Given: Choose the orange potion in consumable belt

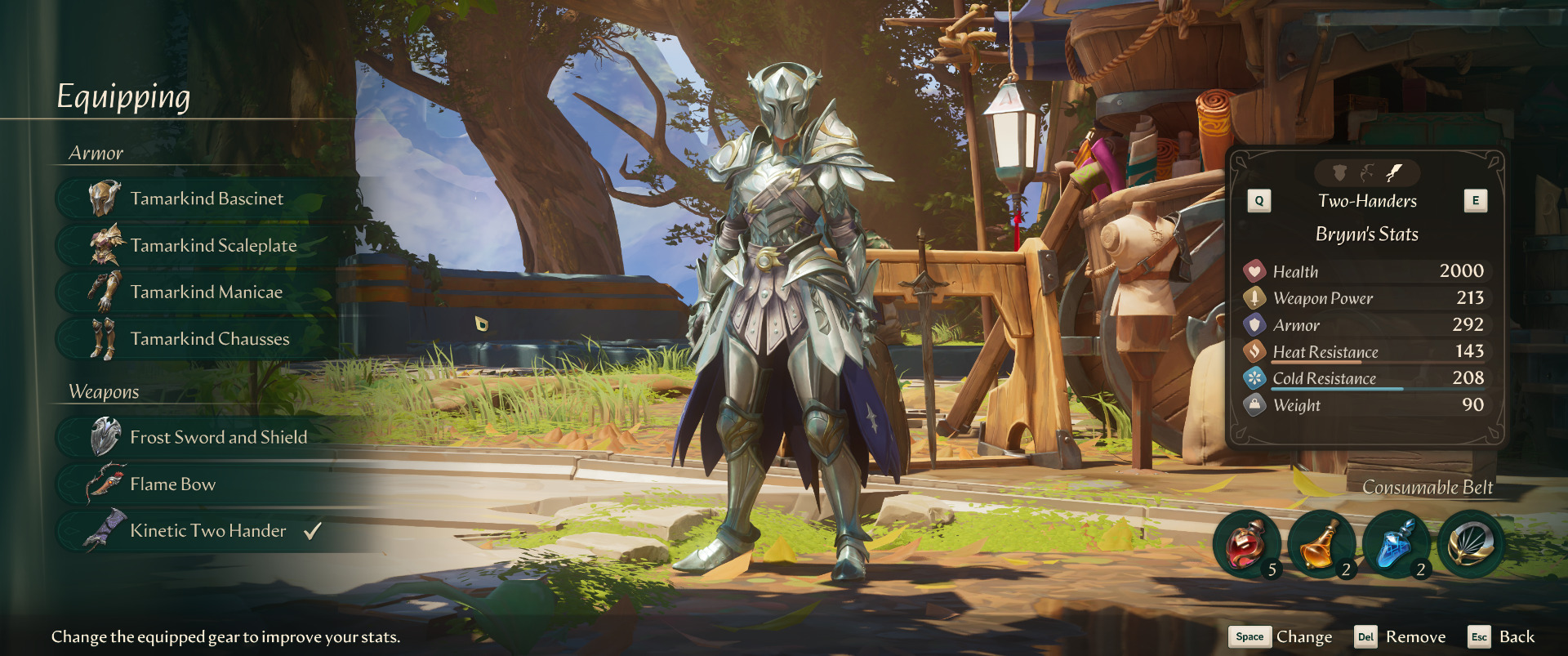Looking at the screenshot, I should (1321, 545).
